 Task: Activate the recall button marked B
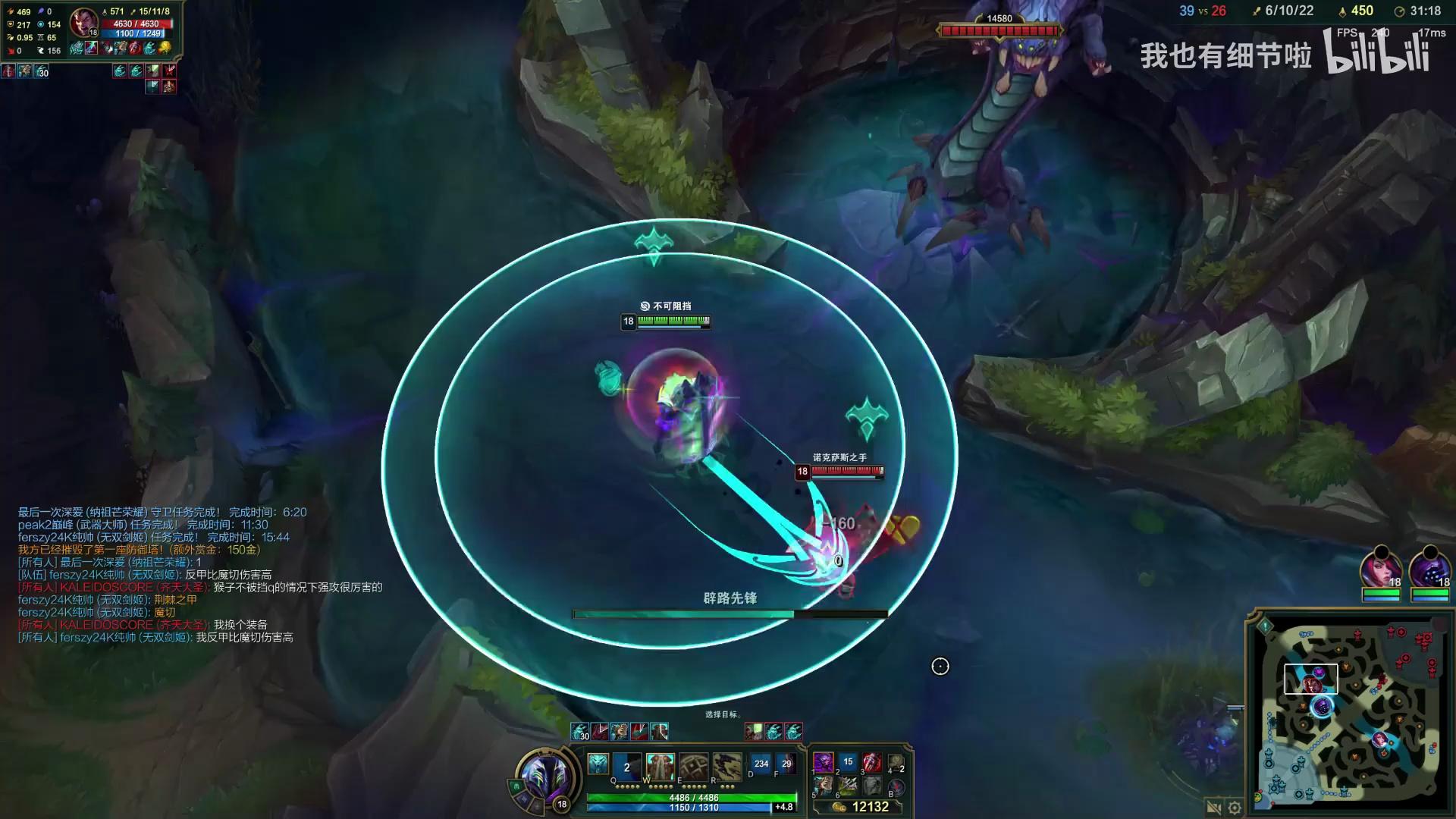(x=896, y=787)
